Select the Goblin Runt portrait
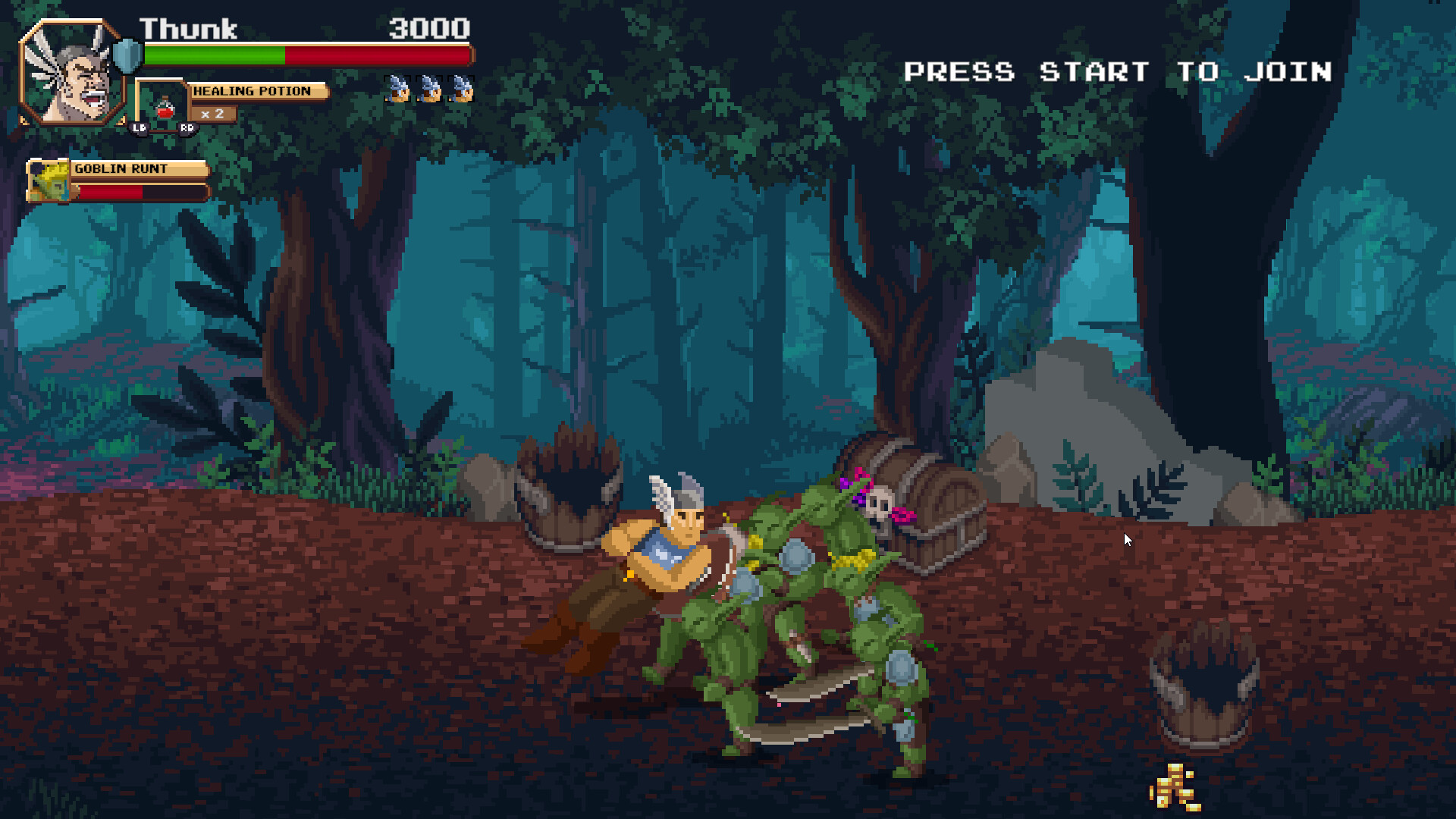 pyautogui.click(x=47, y=182)
